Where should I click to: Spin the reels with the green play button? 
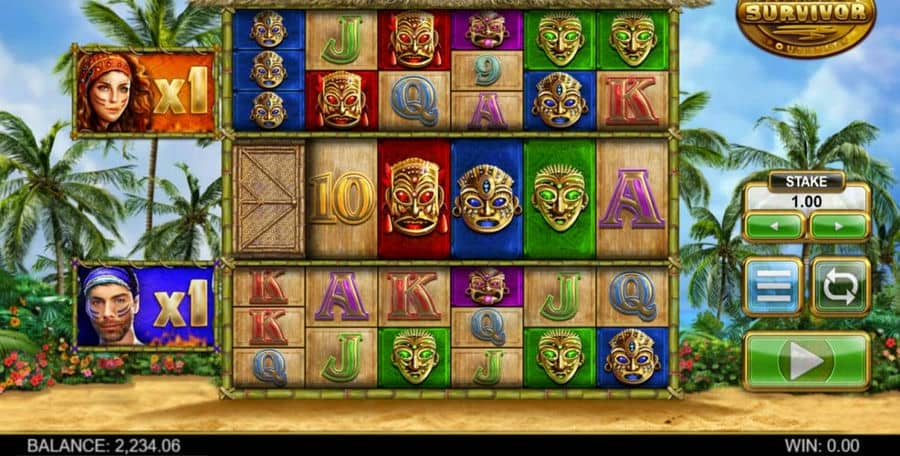click(806, 361)
